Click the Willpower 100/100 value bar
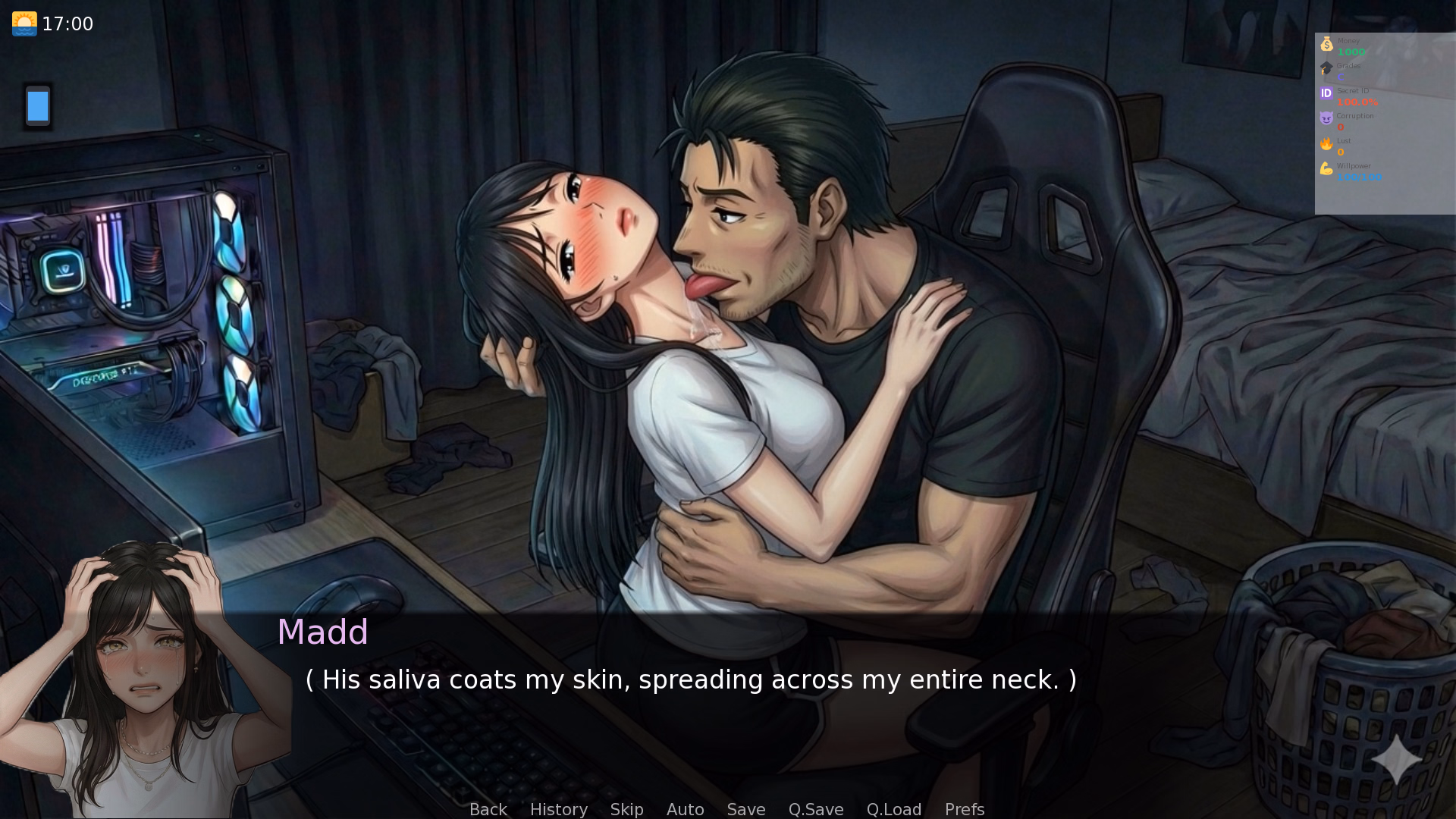The height and width of the screenshot is (819, 1456). point(1361,177)
